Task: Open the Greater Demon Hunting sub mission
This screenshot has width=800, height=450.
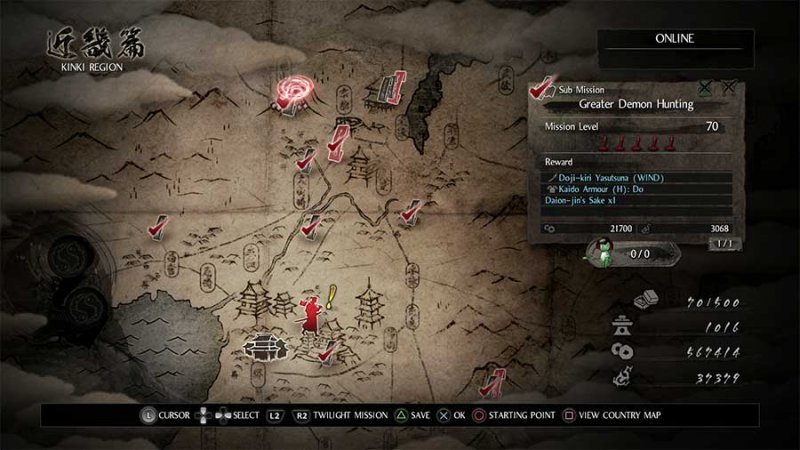Action: [636, 104]
